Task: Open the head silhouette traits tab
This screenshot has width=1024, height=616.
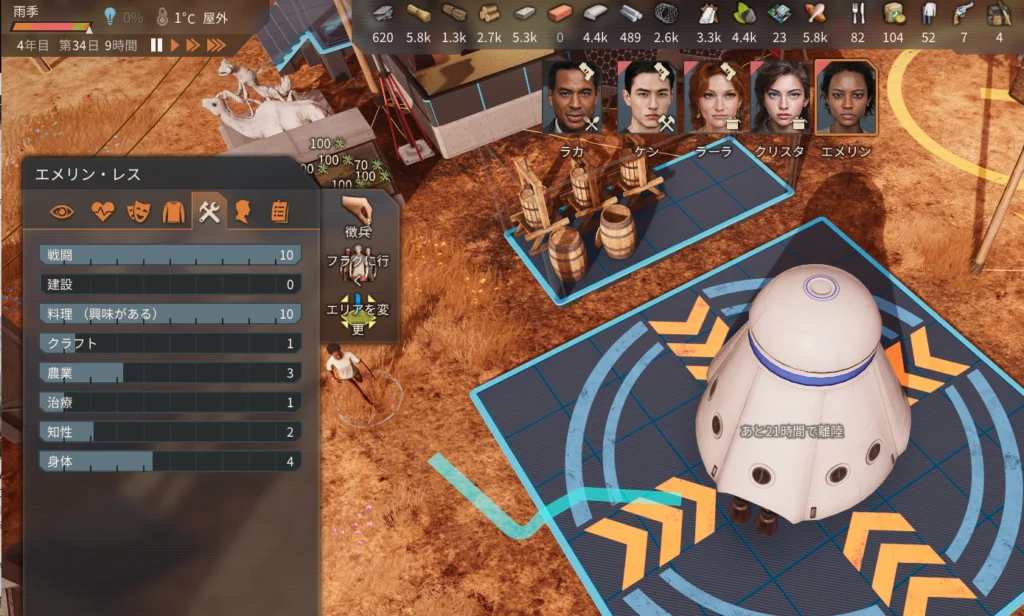Action: click(243, 211)
